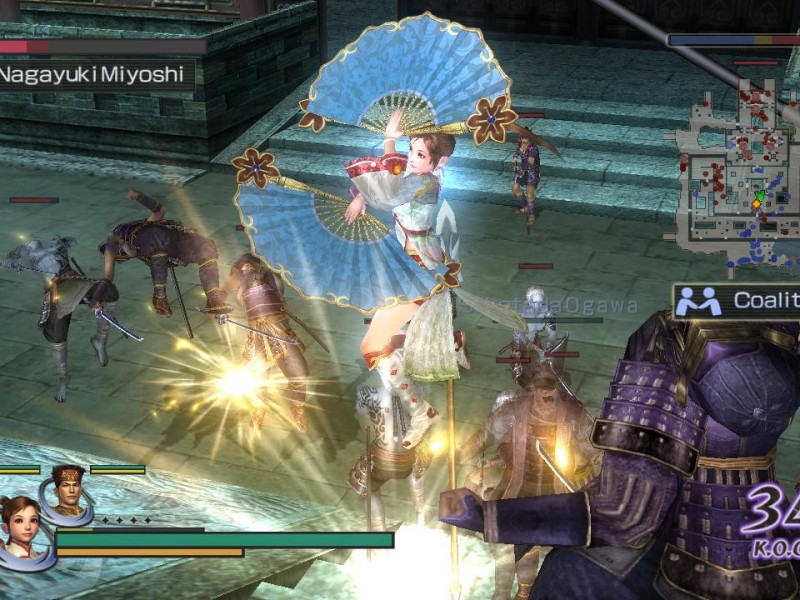This screenshot has width=800, height=600.
Task: Open the Coalition alliance indicator
Action: click(737, 300)
